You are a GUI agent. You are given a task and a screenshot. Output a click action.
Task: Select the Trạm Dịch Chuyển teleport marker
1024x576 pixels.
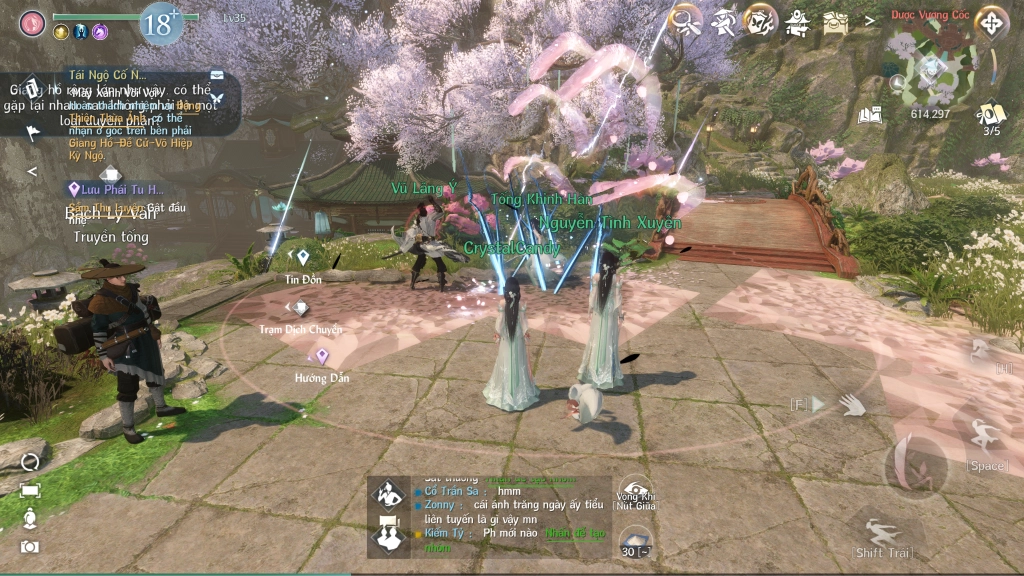pyautogui.click(x=301, y=310)
